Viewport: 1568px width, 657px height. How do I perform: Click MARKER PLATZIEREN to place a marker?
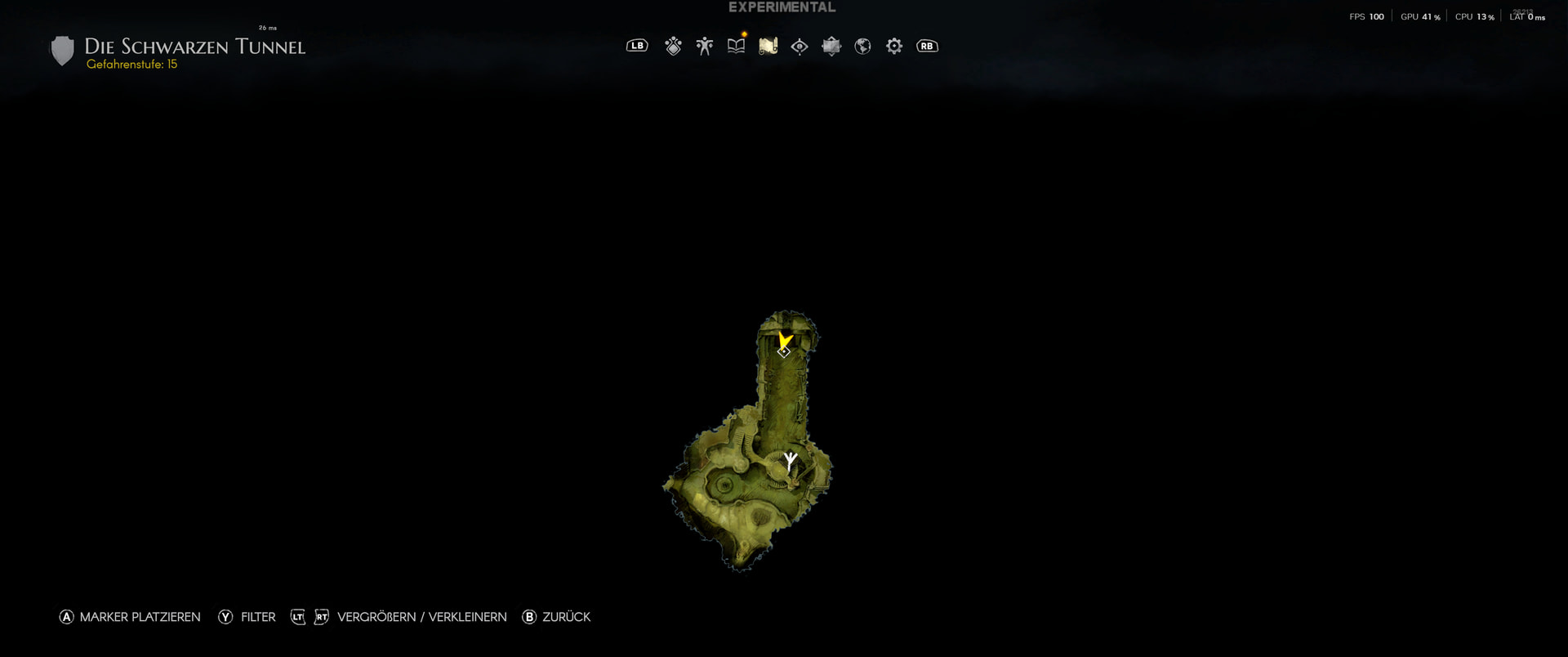point(129,618)
